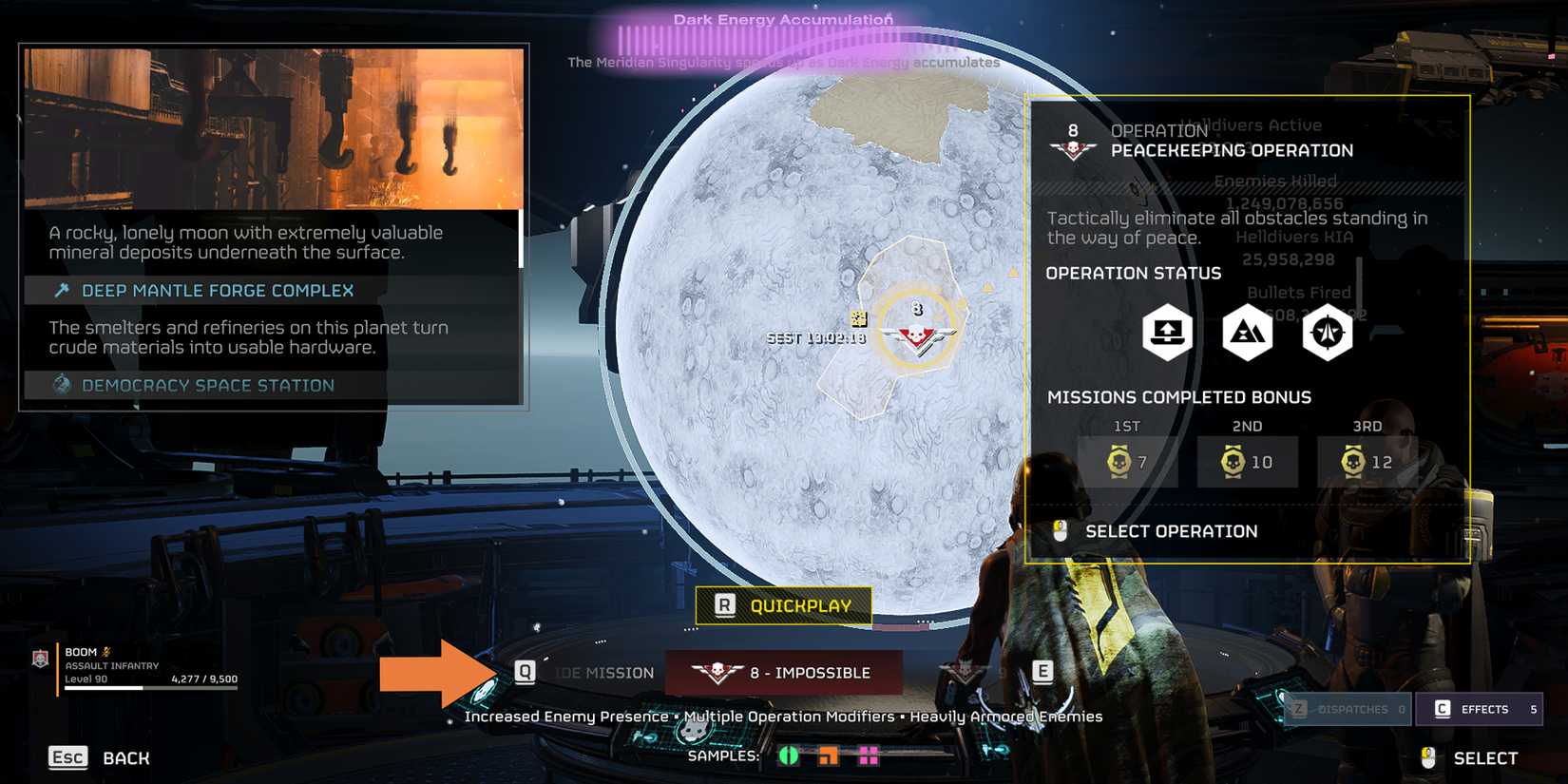Select the mountain mission type hex icon
The height and width of the screenshot is (784, 1568).
1247,332
